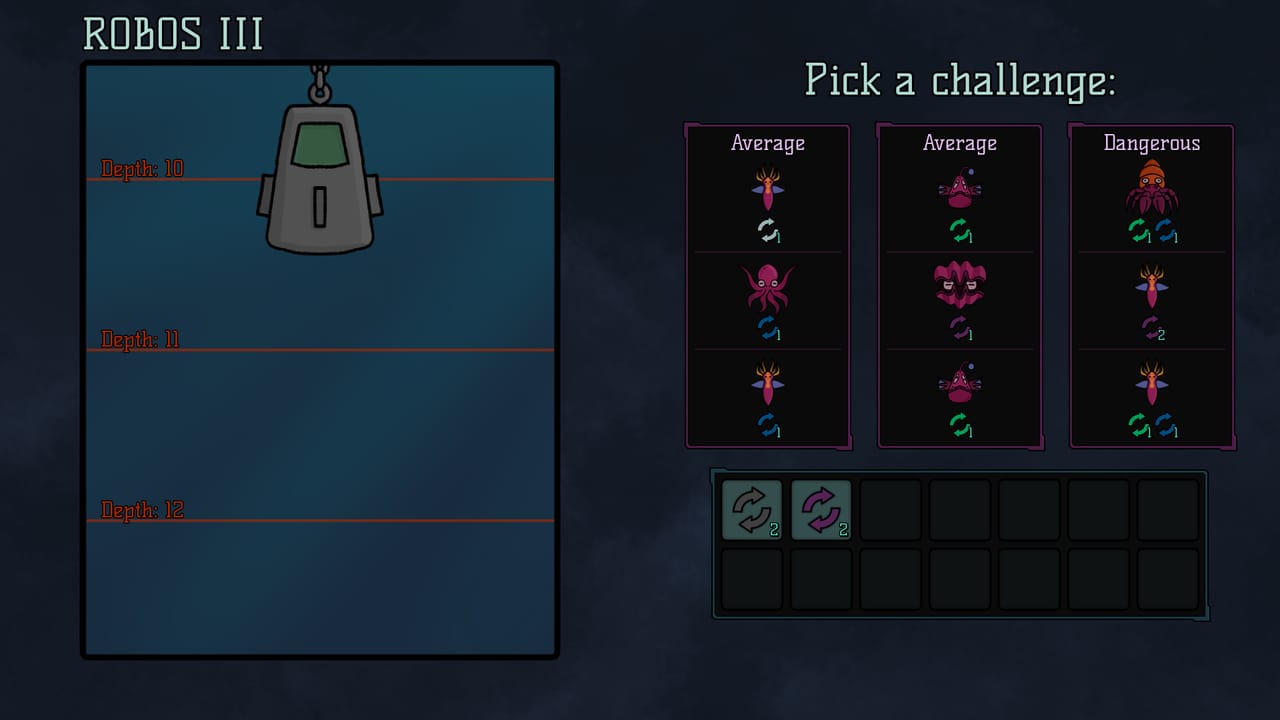Select the gray recycle item in the inventory

click(751, 509)
